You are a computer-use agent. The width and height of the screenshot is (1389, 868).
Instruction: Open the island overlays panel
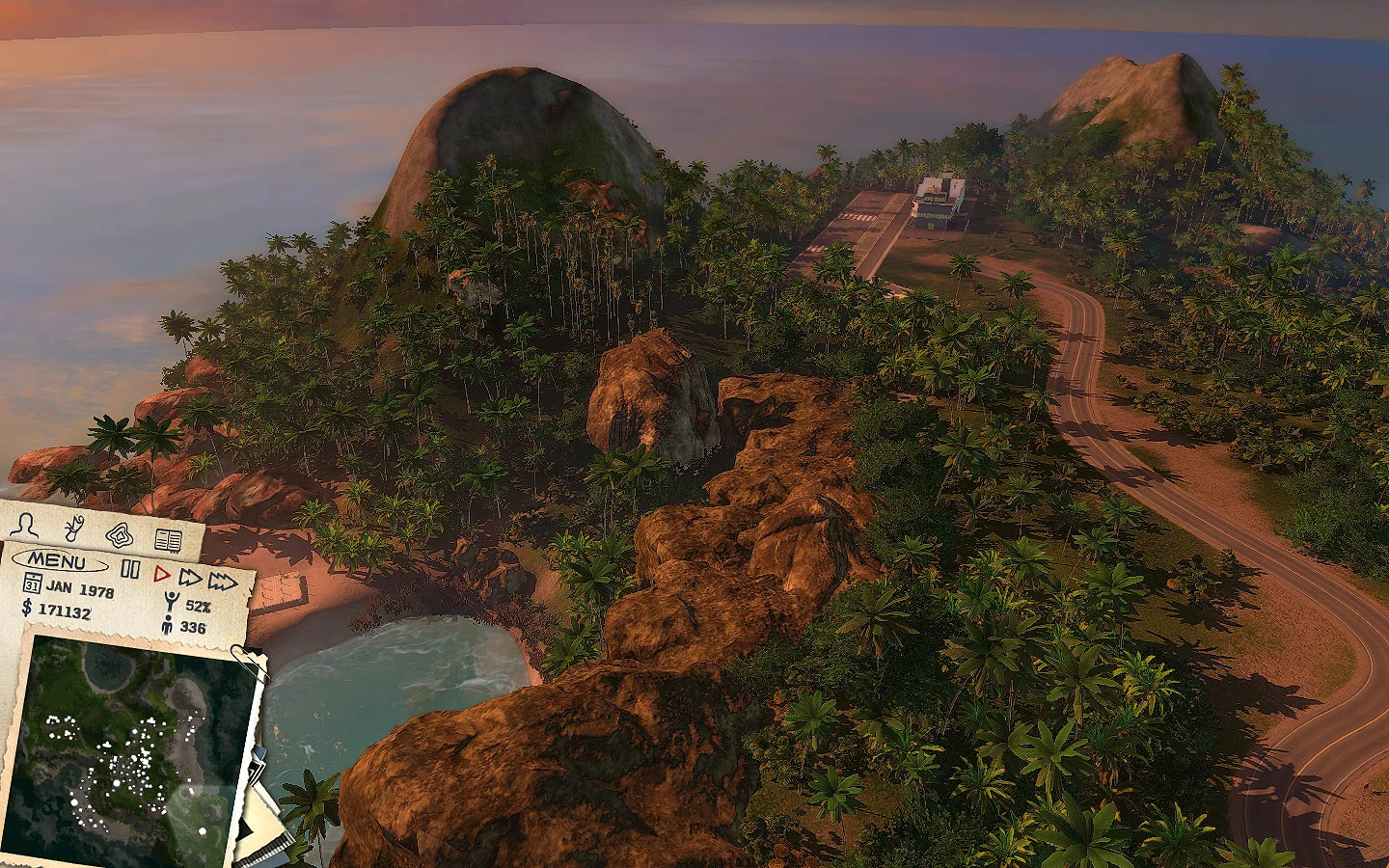coord(118,536)
